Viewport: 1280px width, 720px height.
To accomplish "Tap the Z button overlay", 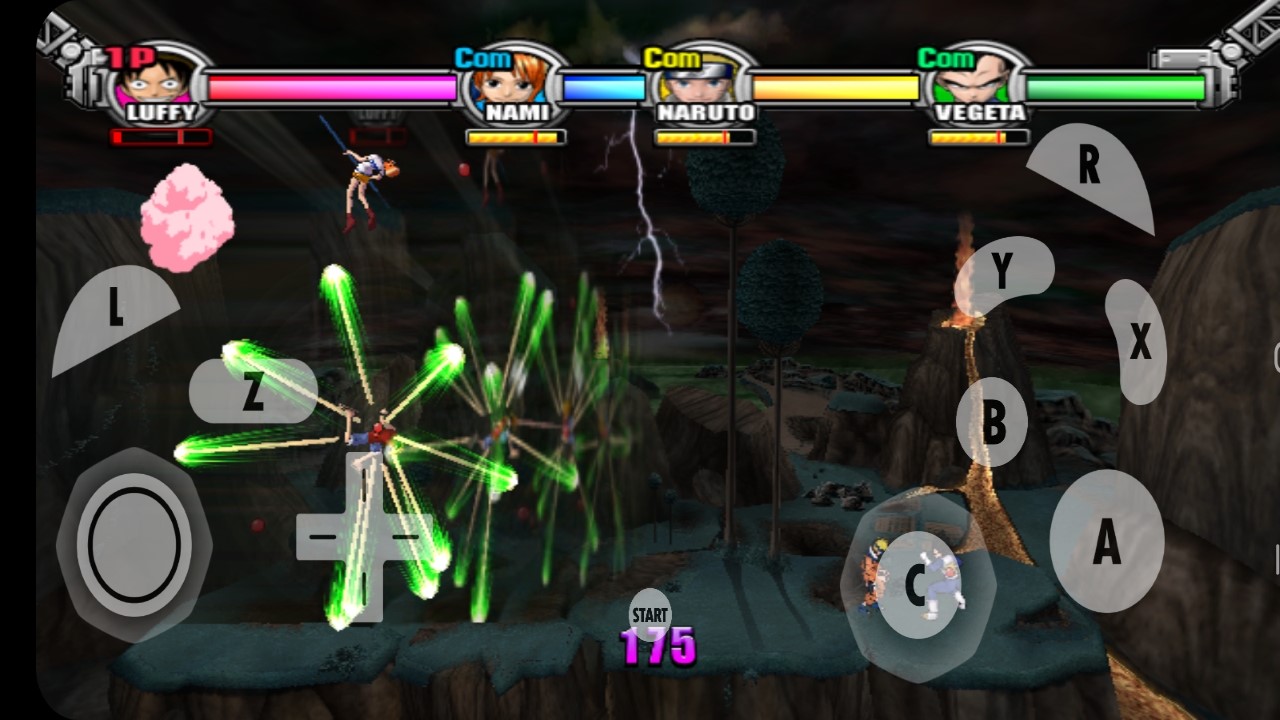I will tap(252, 391).
